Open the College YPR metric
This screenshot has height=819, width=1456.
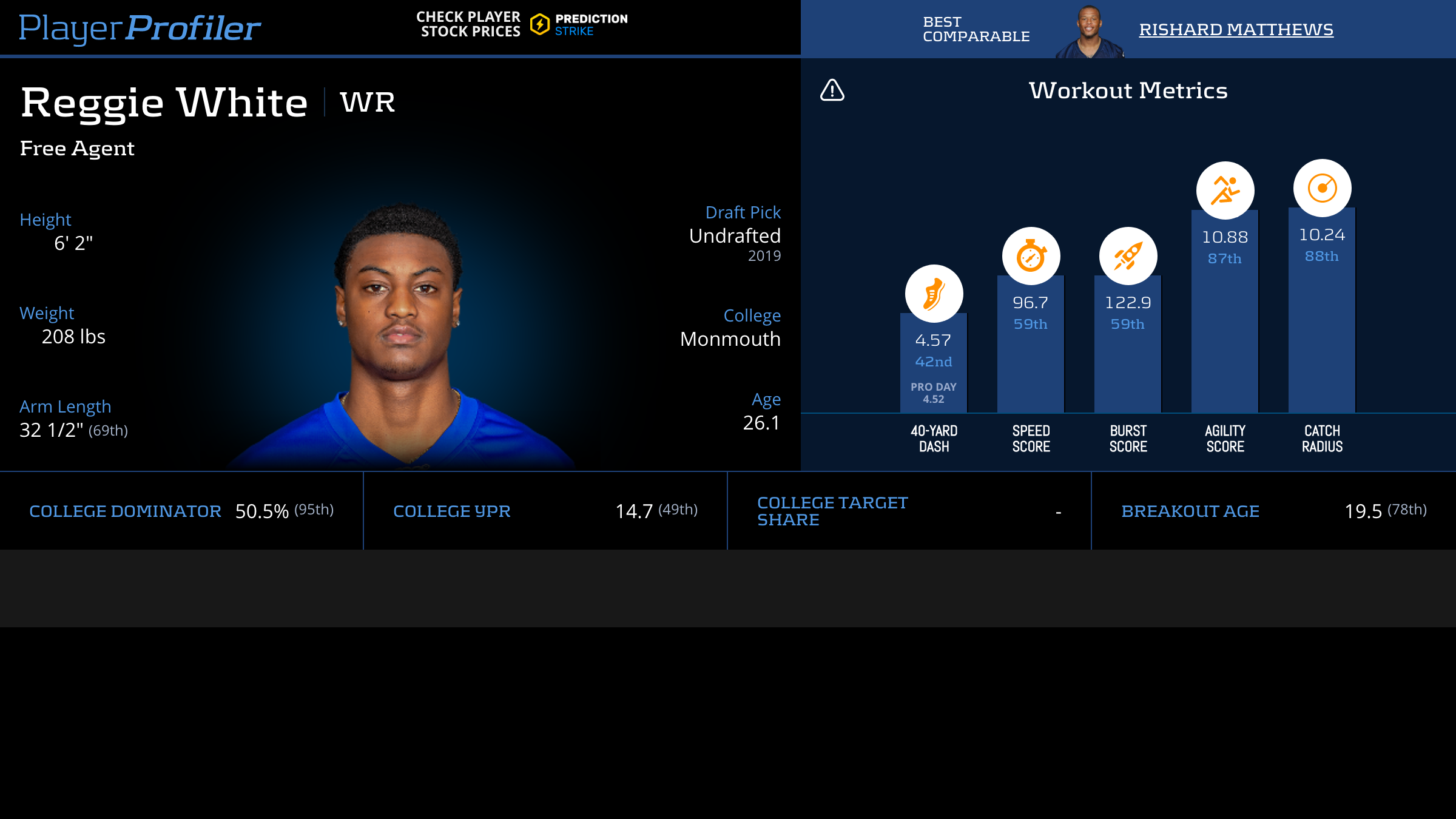click(452, 511)
